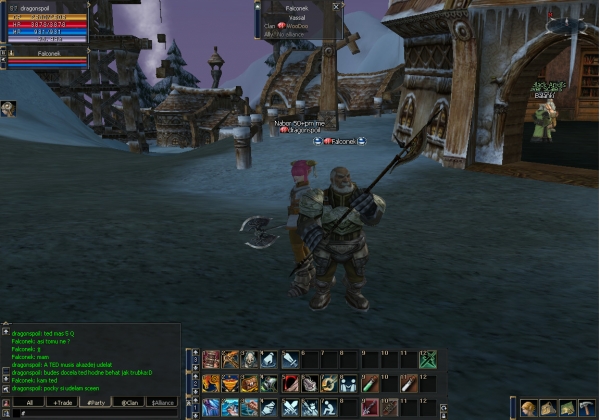The height and width of the screenshot is (420, 600).
Task: Select the #Party chat tab
Action: click(97, 402)
